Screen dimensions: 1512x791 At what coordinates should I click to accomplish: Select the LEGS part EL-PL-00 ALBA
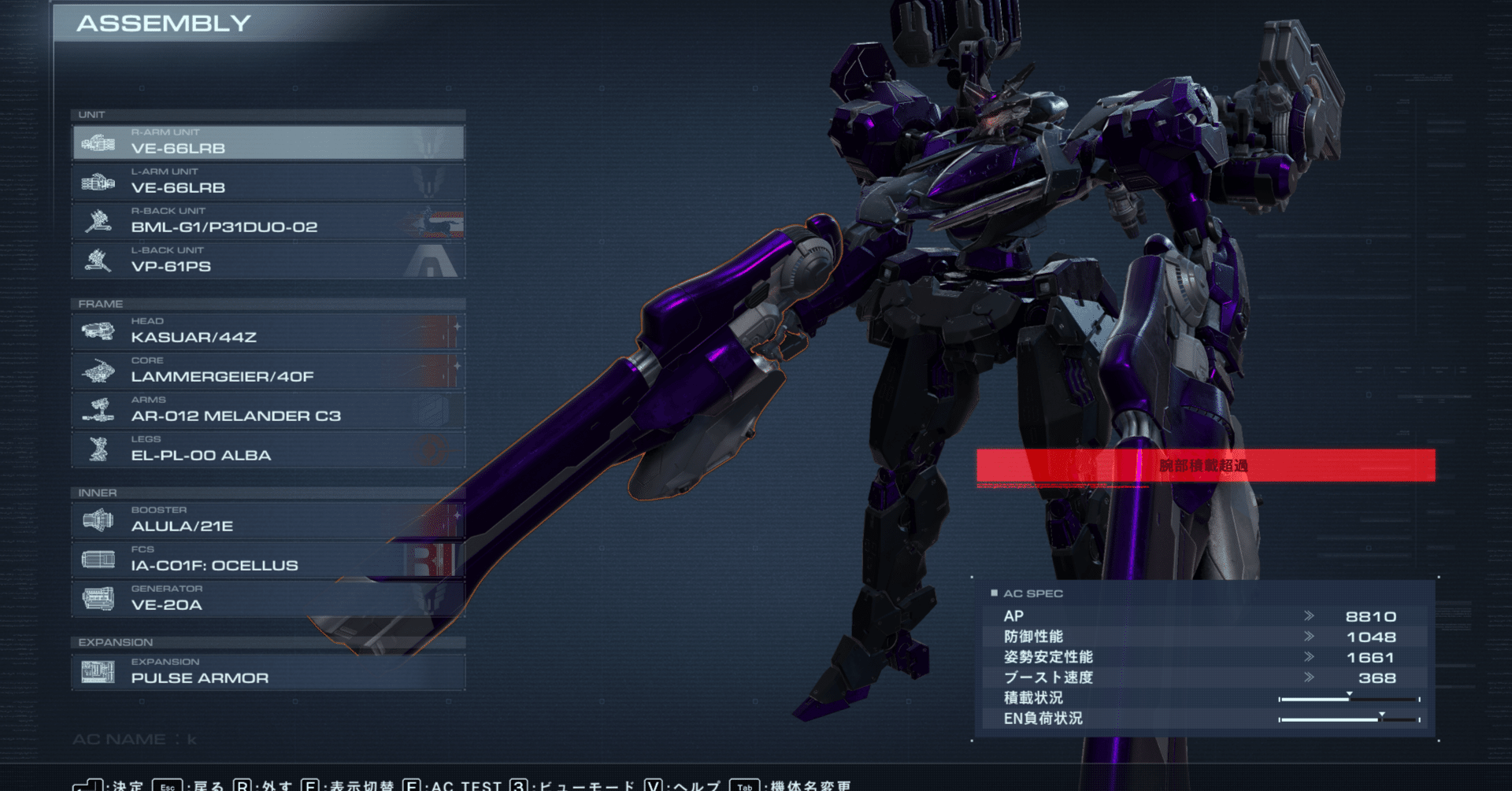coord(268,449)
